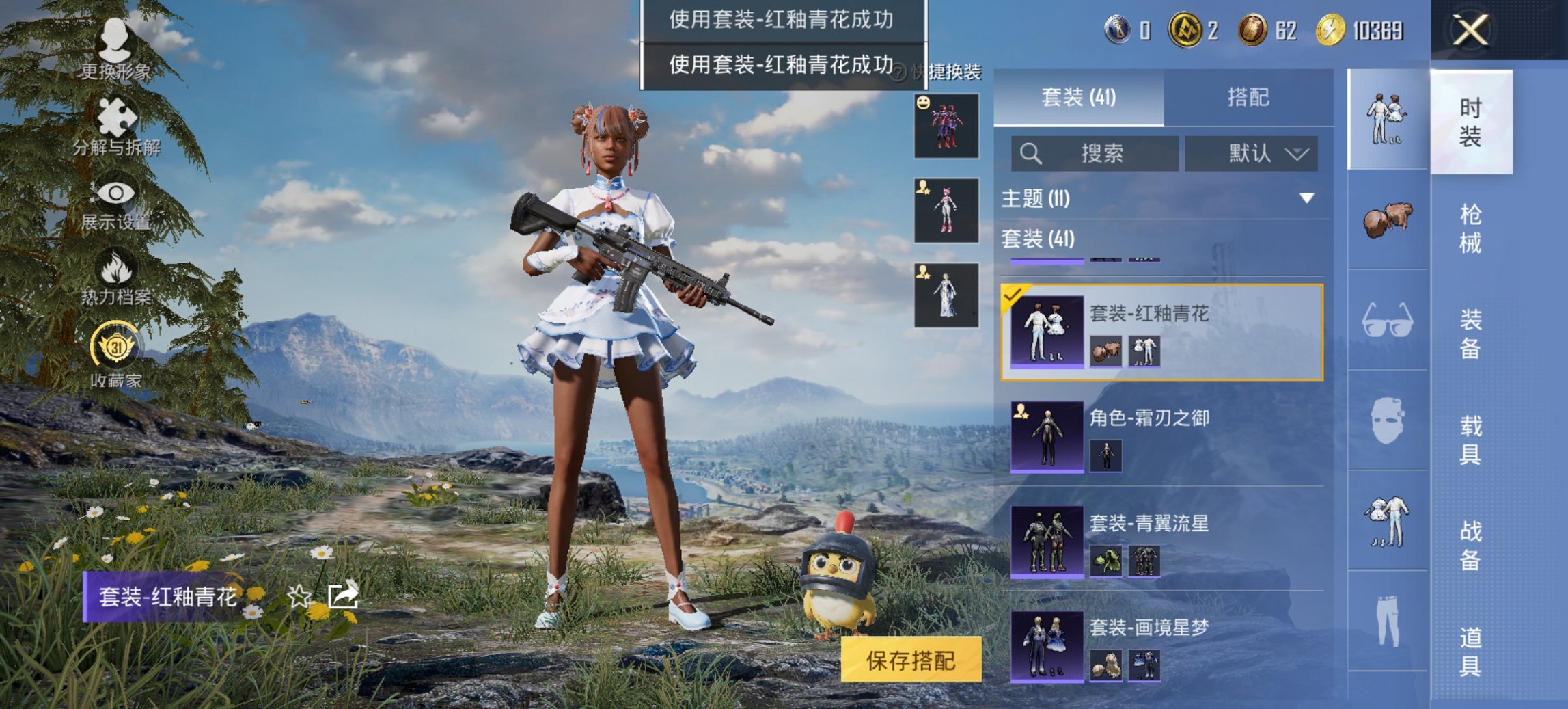Select the hair category icon
The width and height of the screenshot is (1568, 709).
[x=1387, y=219]
